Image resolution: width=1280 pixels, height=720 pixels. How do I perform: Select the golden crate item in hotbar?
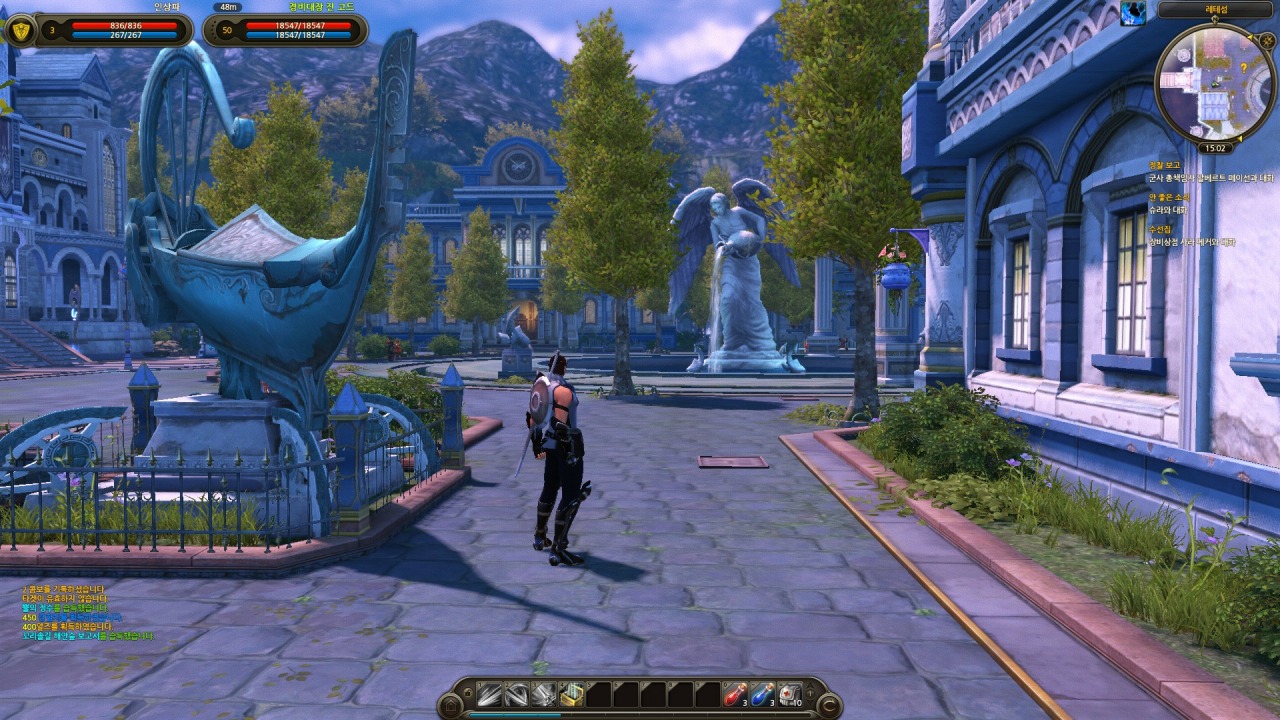point(571,694)
